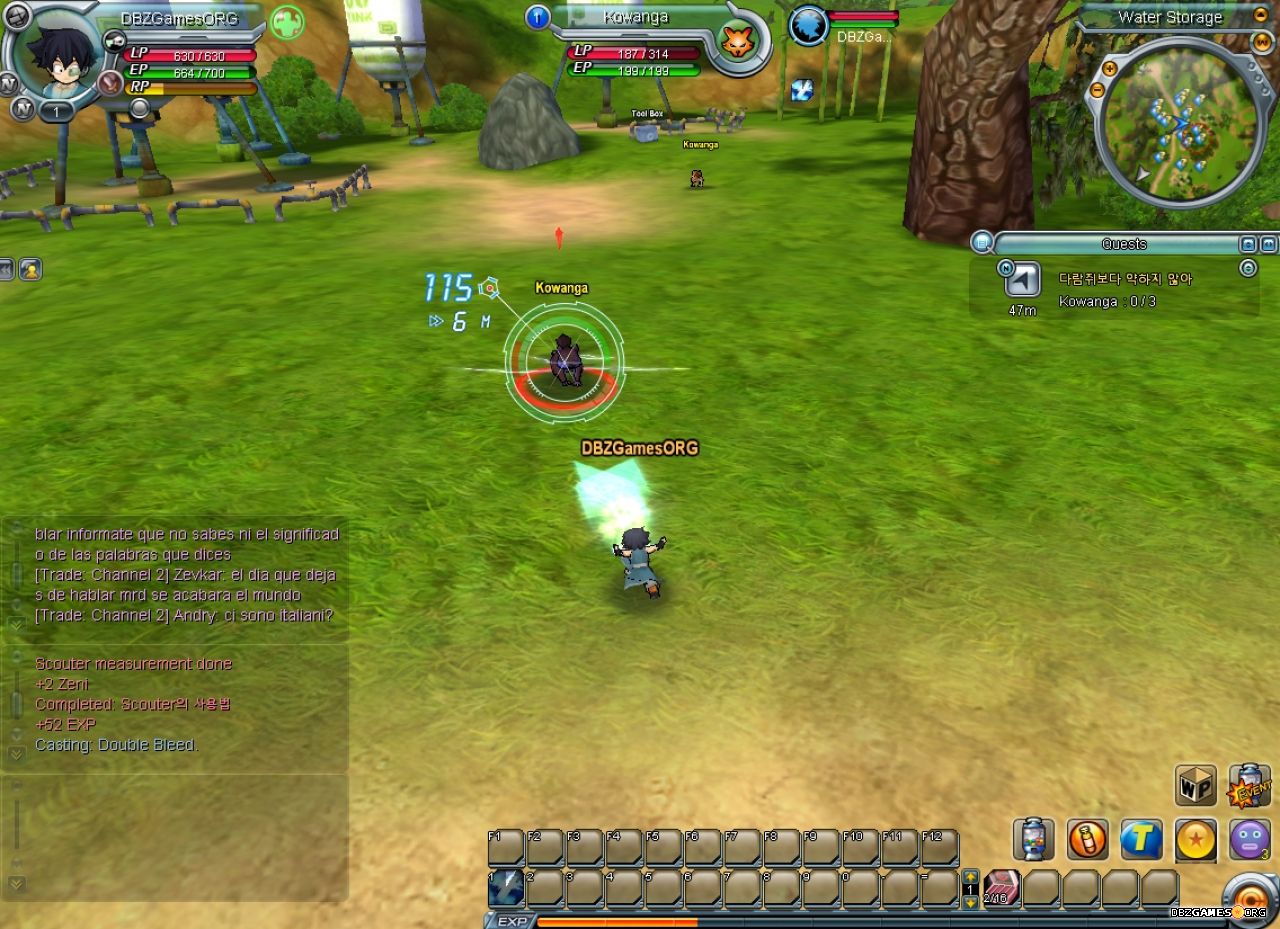Click the Quests panel title bar
This screenshot has width=1280, height=929.
[x=1123, y=243]
